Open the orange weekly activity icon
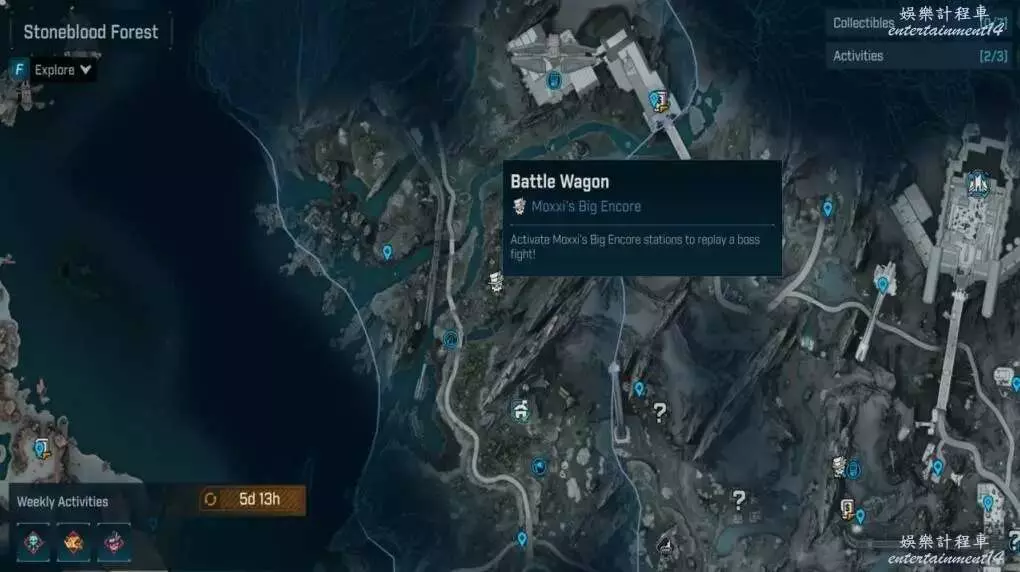 point(74,542)
